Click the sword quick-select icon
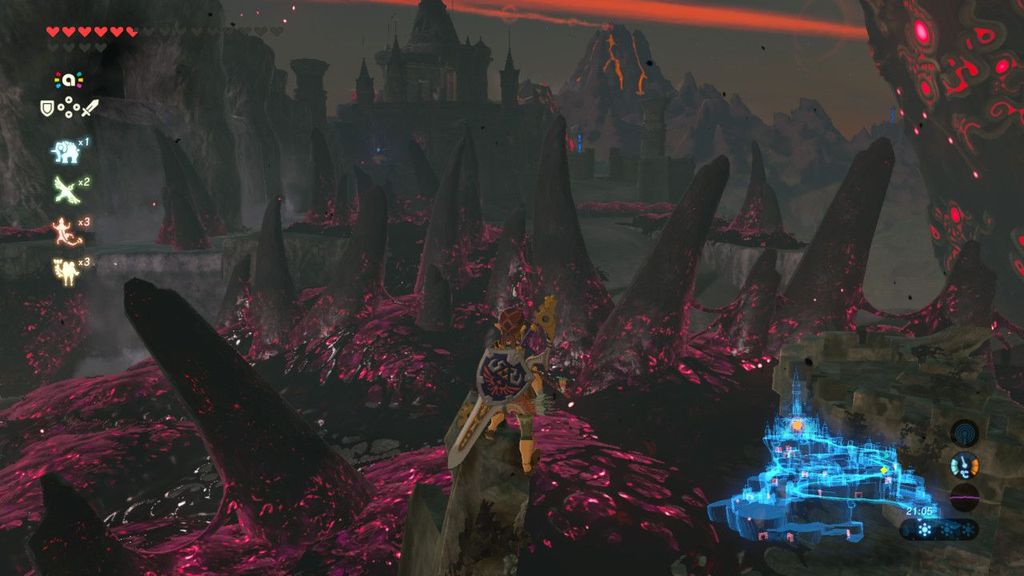This screenshot has width=1024, height=576. (90, 108)
